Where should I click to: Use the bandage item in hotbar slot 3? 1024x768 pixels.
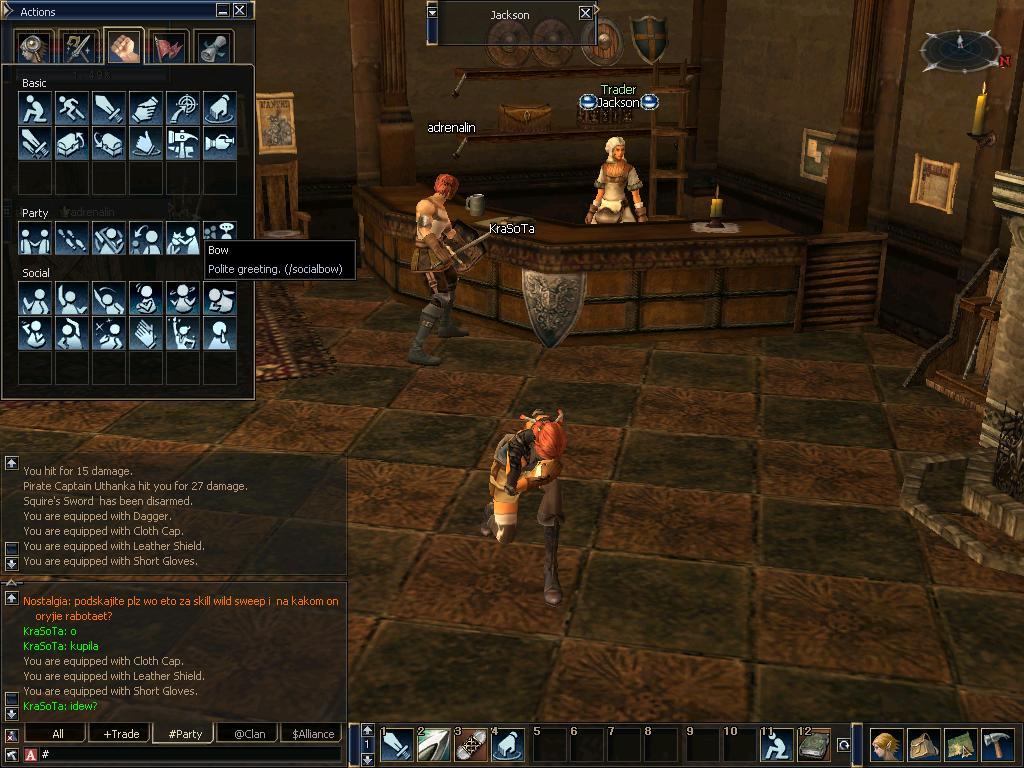tap(471, 745)
